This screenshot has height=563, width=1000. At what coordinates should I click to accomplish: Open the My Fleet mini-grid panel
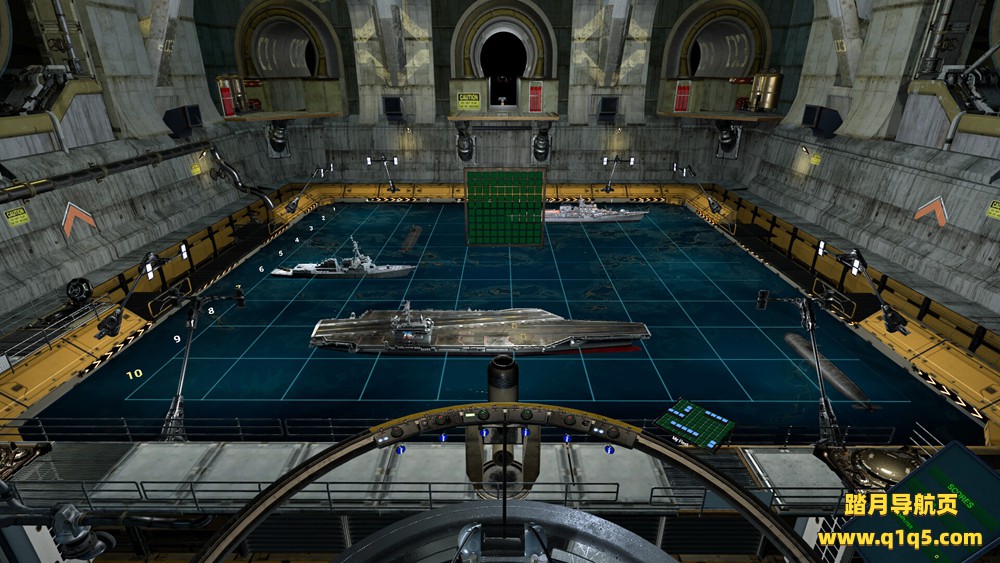pyautogui.click(x=696, y=421)
